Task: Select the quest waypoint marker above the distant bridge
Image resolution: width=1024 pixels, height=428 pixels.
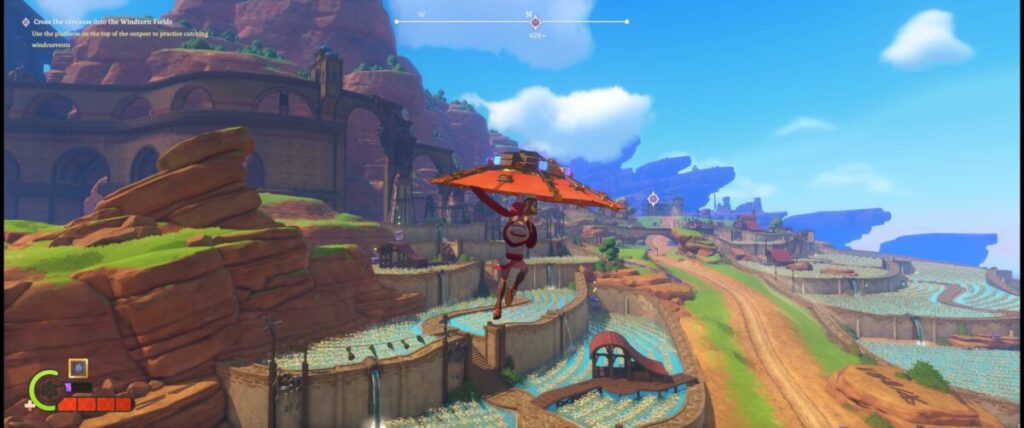Action: tap(653, 198)
